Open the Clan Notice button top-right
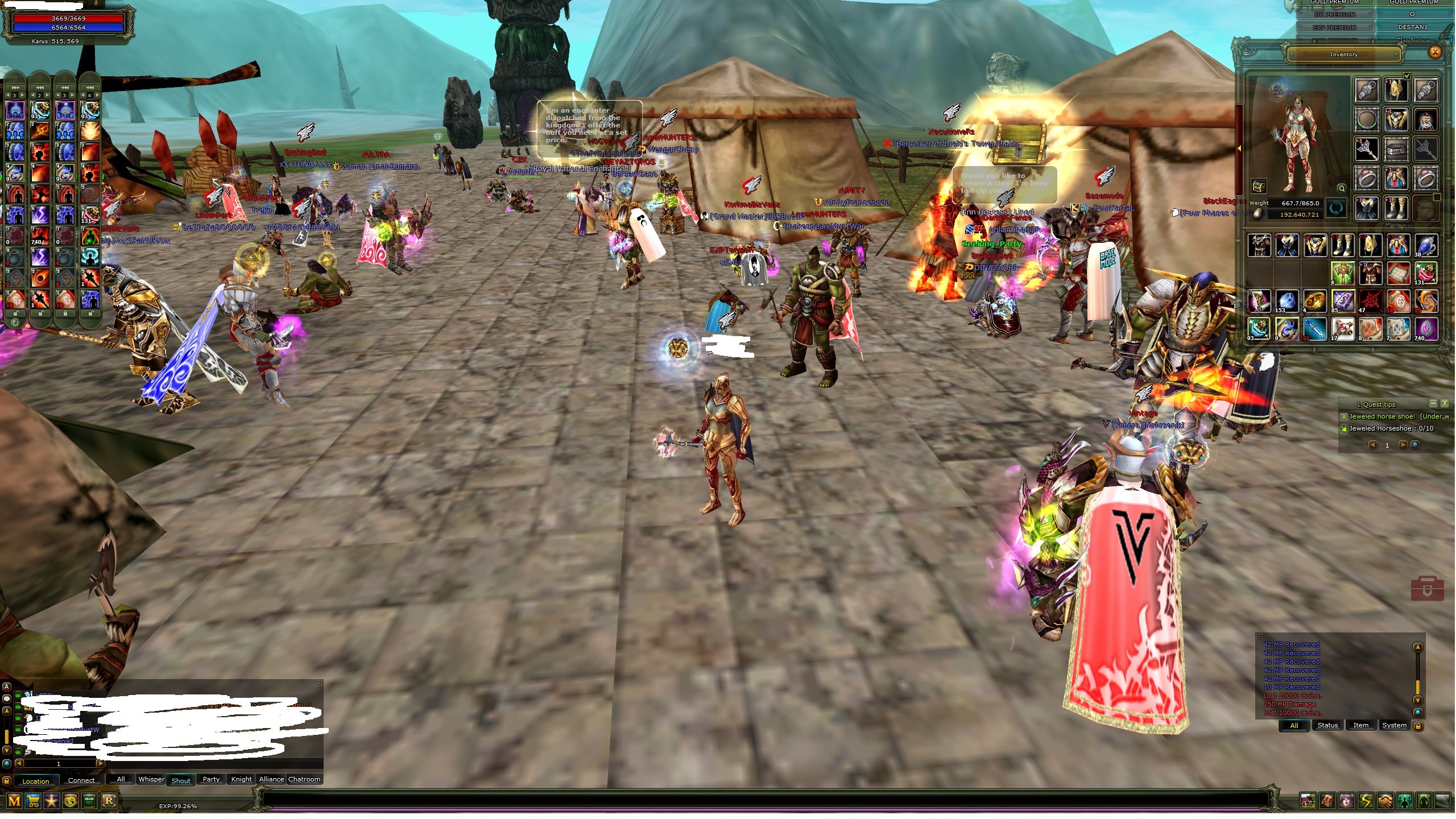 (x=1414, y=39)
